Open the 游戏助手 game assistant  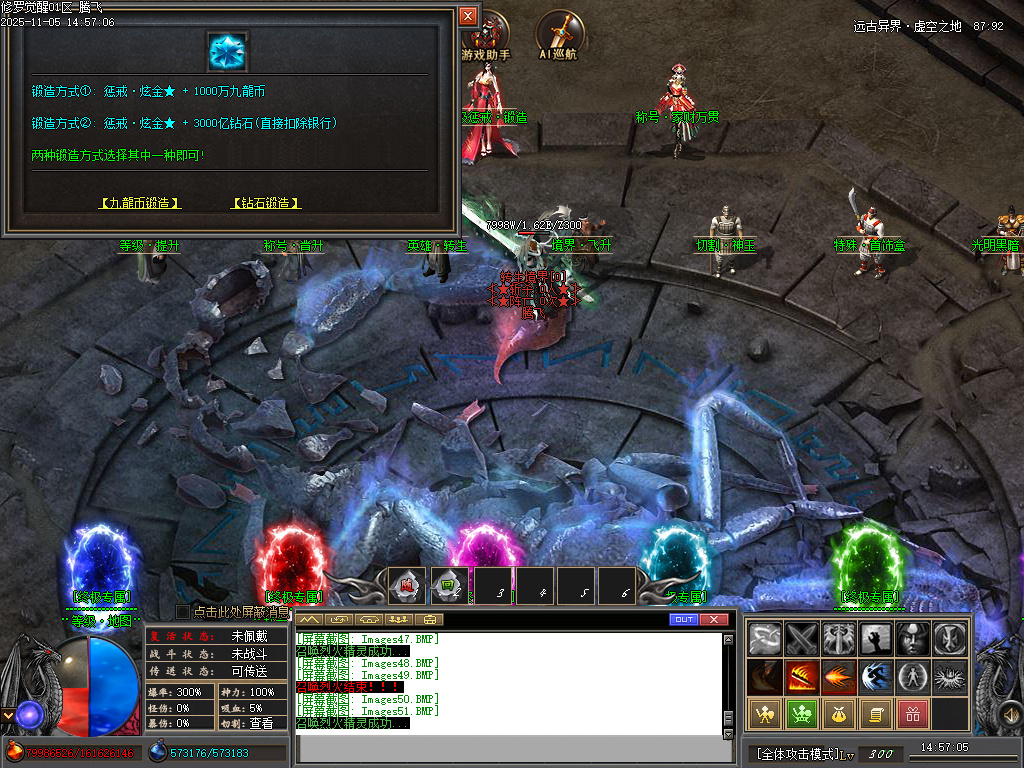(486, 38)
